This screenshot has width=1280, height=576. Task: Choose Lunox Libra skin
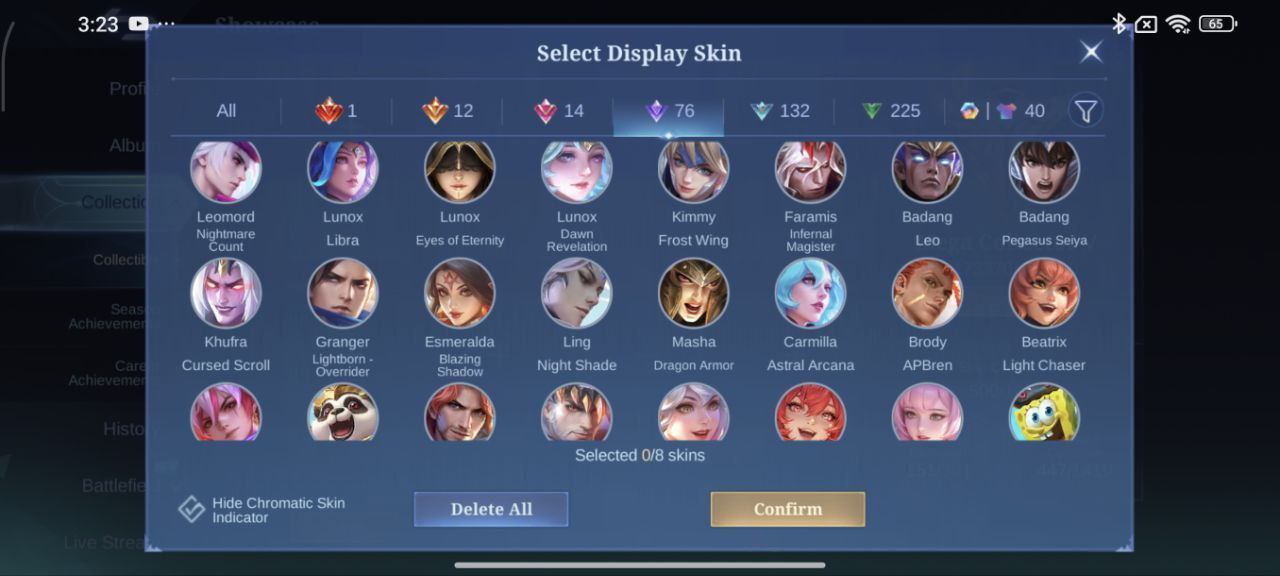pos(343,170)
